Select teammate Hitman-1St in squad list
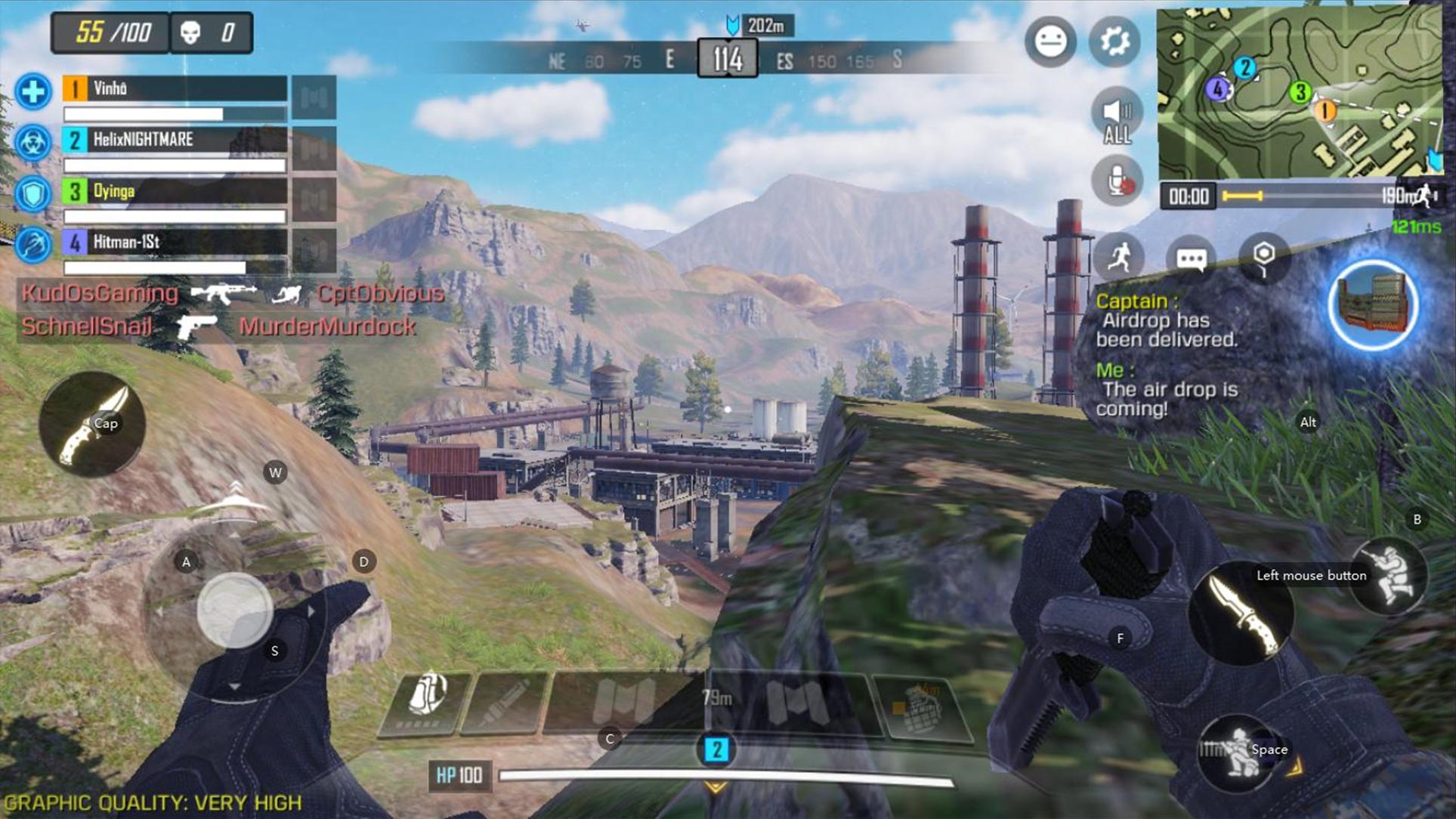 tap(174, 243)
